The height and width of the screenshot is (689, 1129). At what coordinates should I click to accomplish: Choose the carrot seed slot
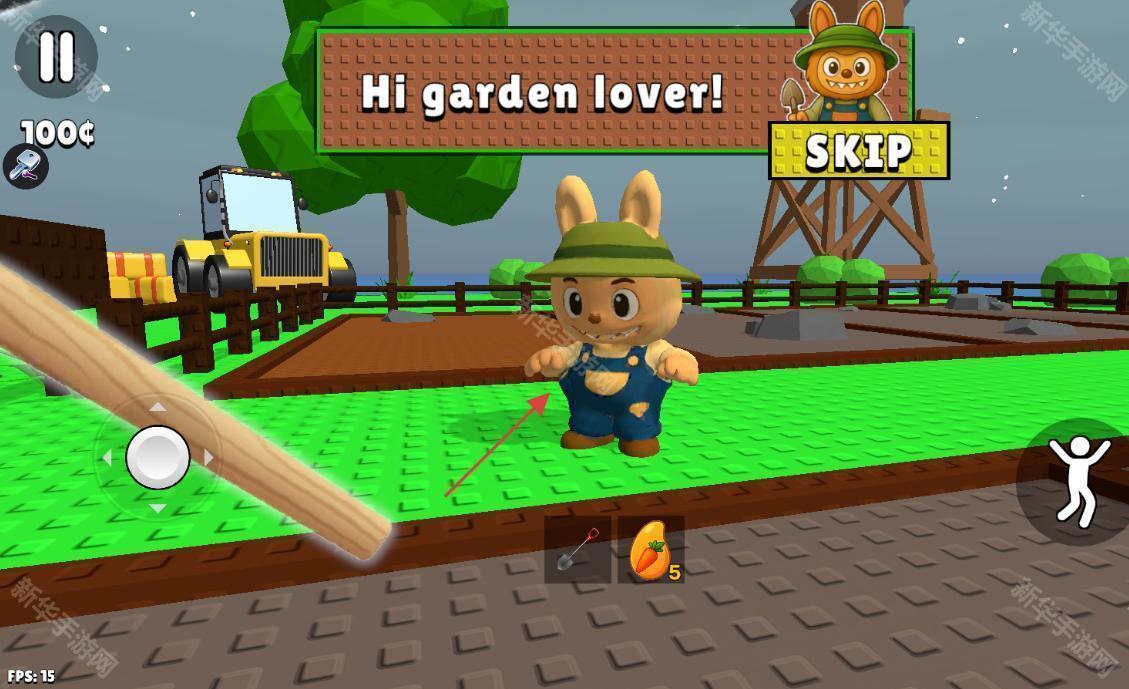[650, 550]
